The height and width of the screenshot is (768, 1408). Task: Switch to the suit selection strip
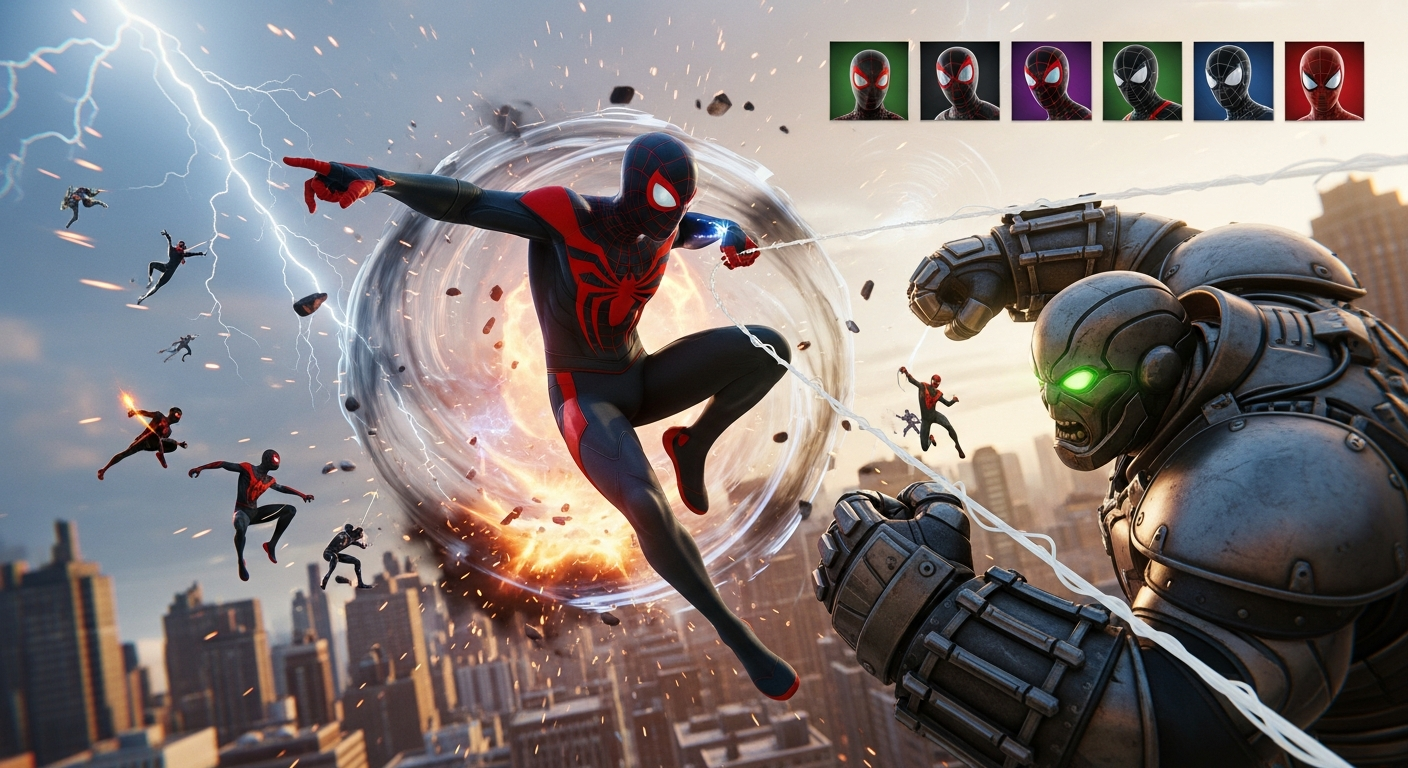(1095, 82)
